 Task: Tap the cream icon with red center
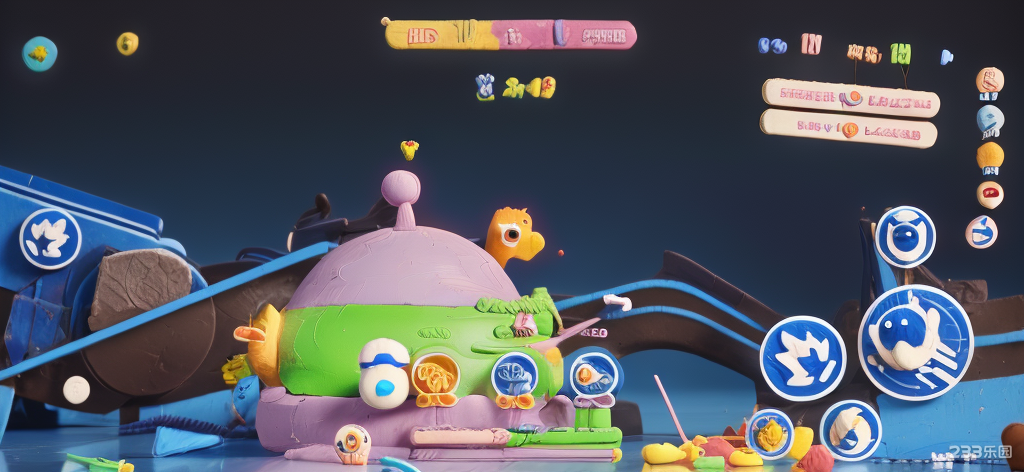coord(989,194)
